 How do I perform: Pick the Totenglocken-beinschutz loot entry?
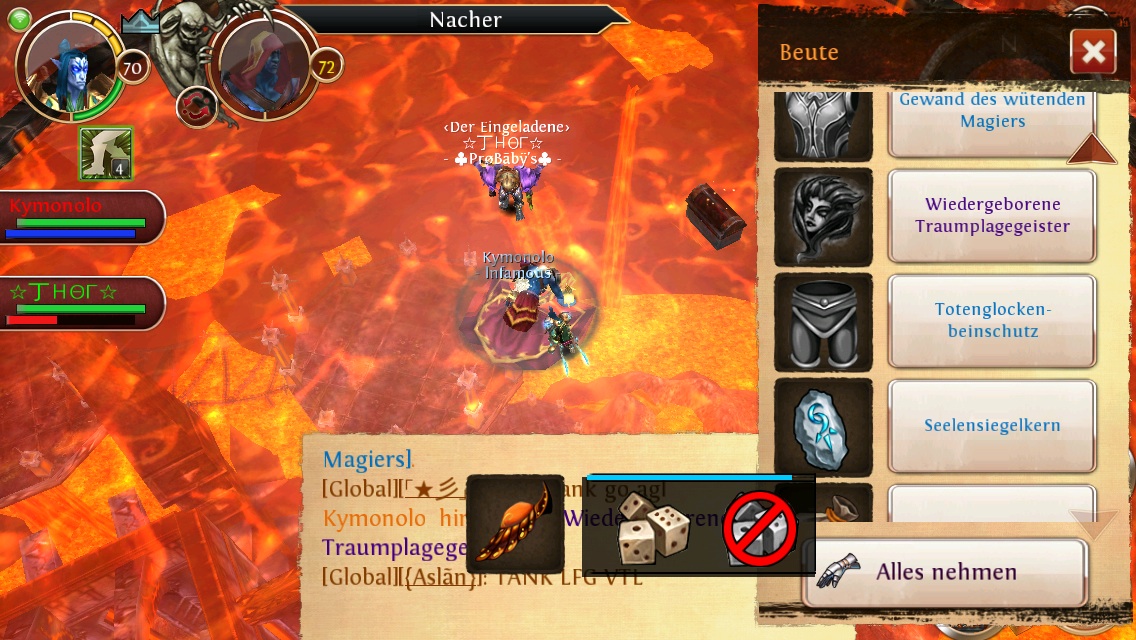[x=992, y=320]
